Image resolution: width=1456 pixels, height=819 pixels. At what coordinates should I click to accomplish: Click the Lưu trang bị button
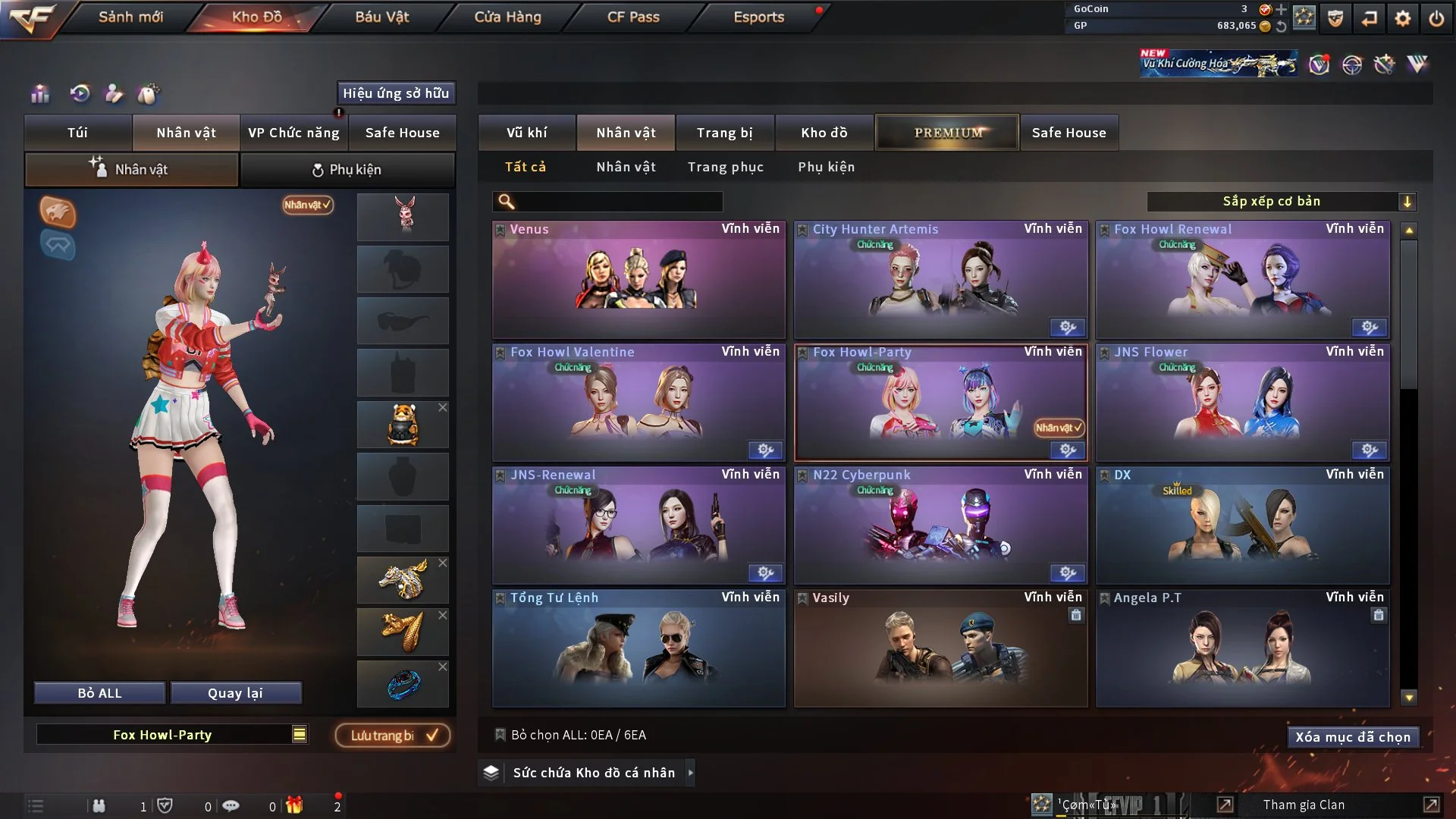point(392,735)
